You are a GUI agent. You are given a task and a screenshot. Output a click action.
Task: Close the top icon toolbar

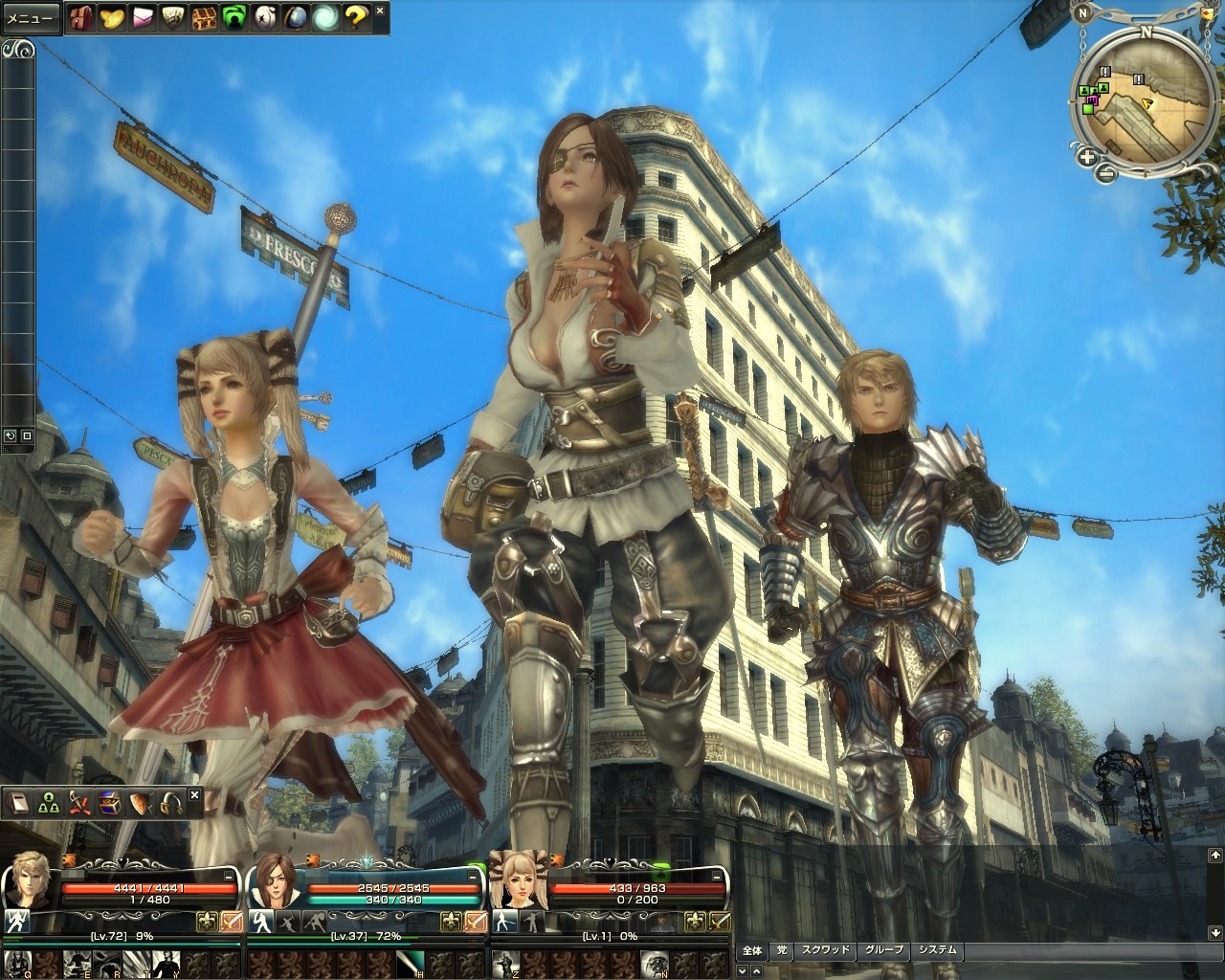[380, 11]
